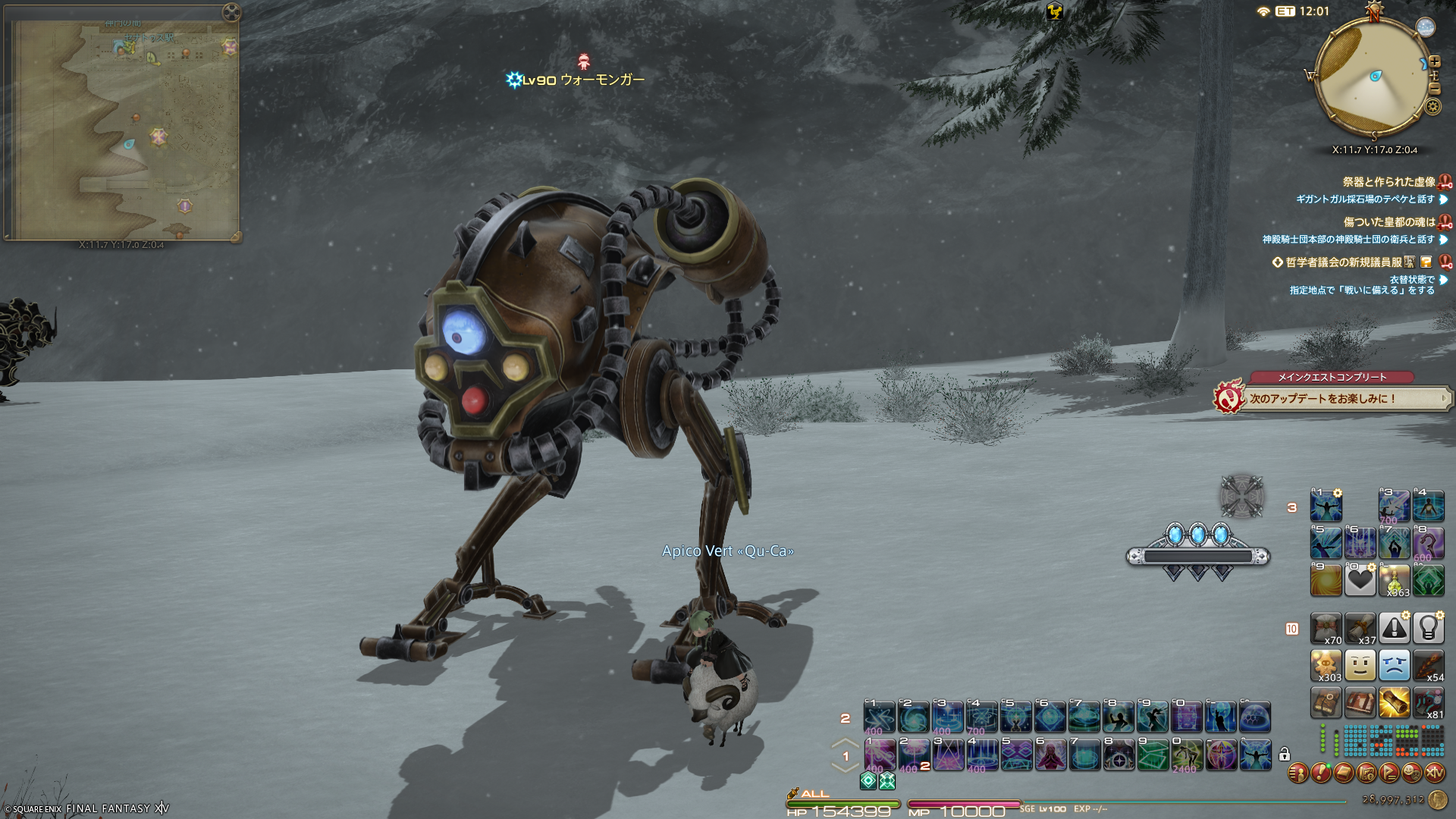1456x819 pixels.
Task: Use the purple staff ability costing 600
Action: point(1428,543)
